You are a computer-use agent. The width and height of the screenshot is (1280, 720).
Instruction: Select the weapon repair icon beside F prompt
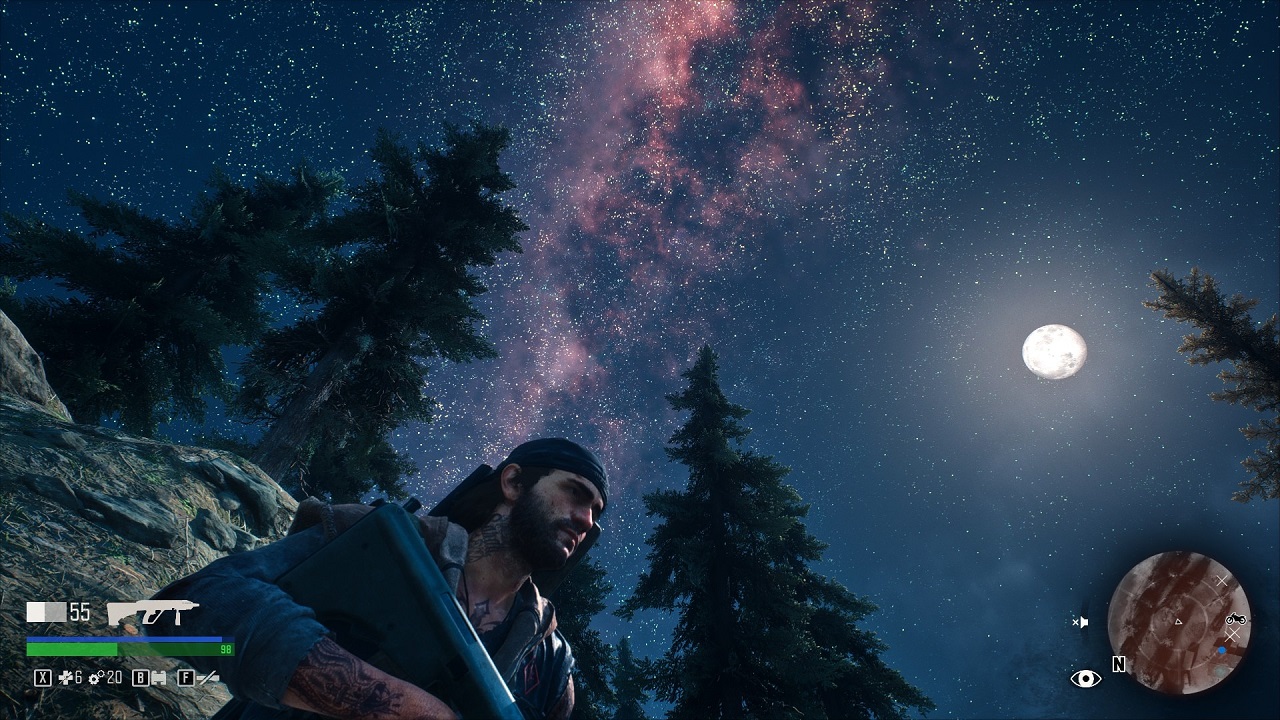[x=208, y=678]
